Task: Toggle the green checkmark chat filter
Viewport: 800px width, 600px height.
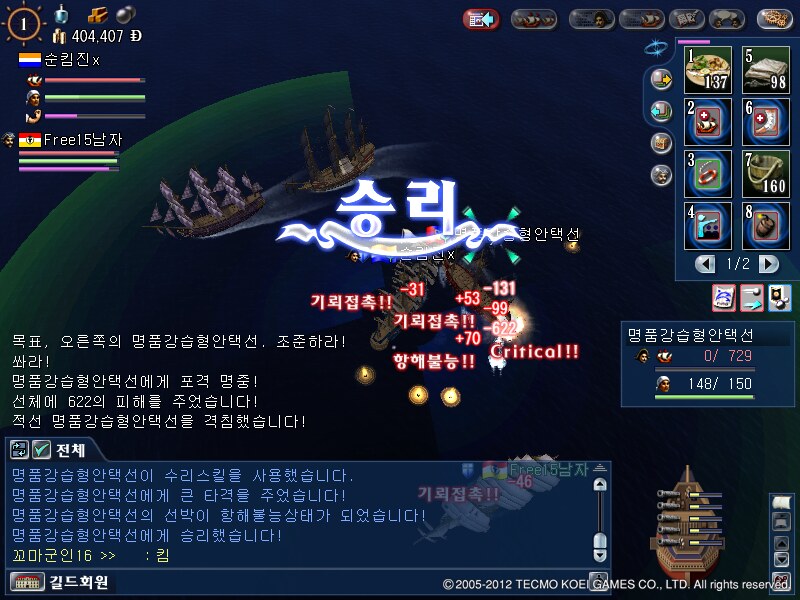Action: click(42, 450)
